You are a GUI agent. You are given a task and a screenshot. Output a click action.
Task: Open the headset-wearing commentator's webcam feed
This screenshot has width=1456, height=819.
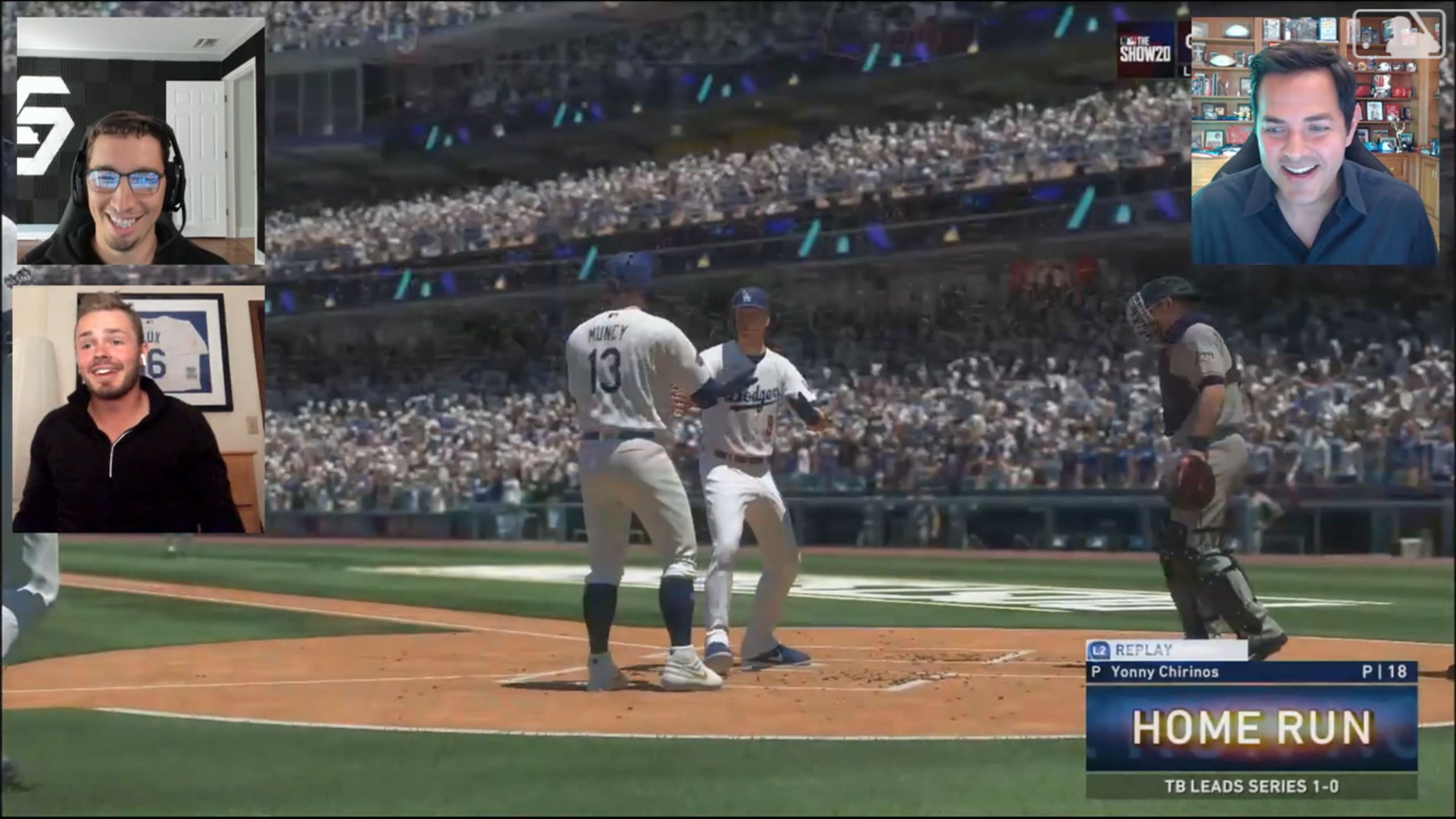click(140, 141)
